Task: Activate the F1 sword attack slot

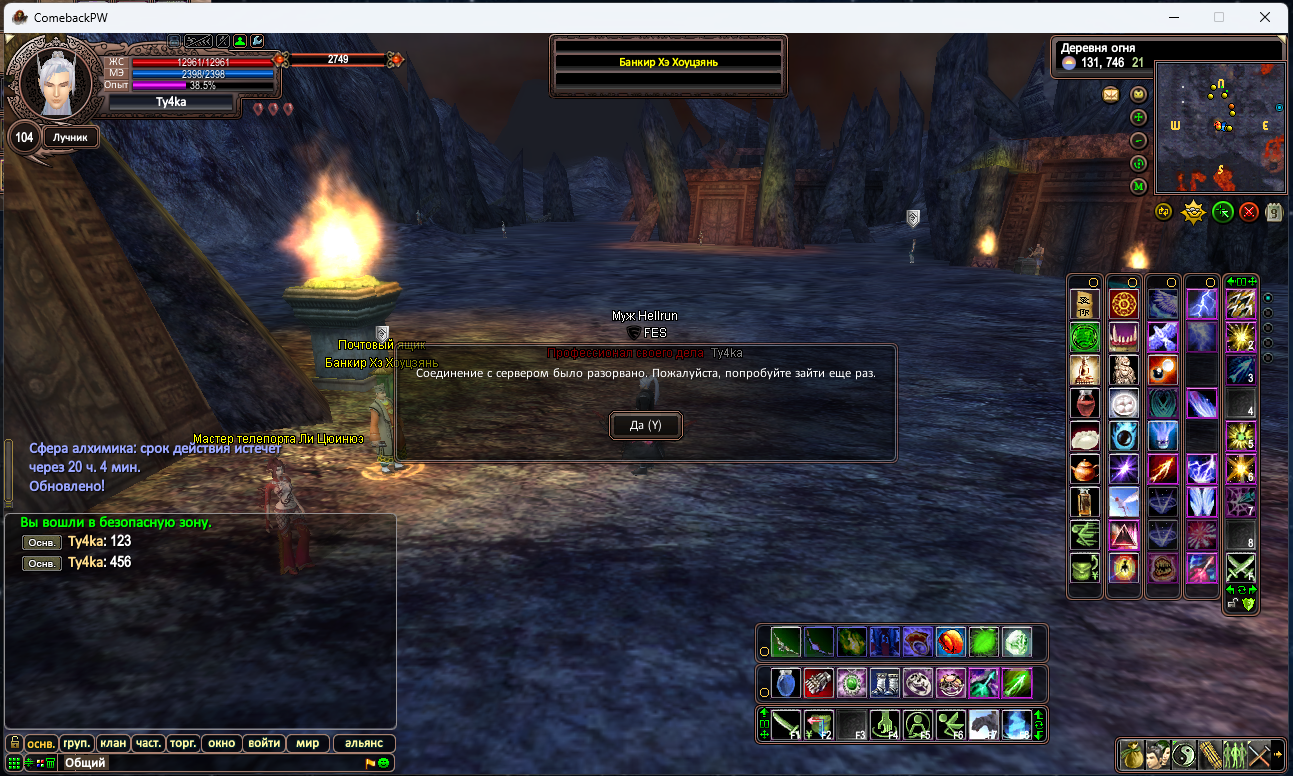Action: click(x=785, y=724)
